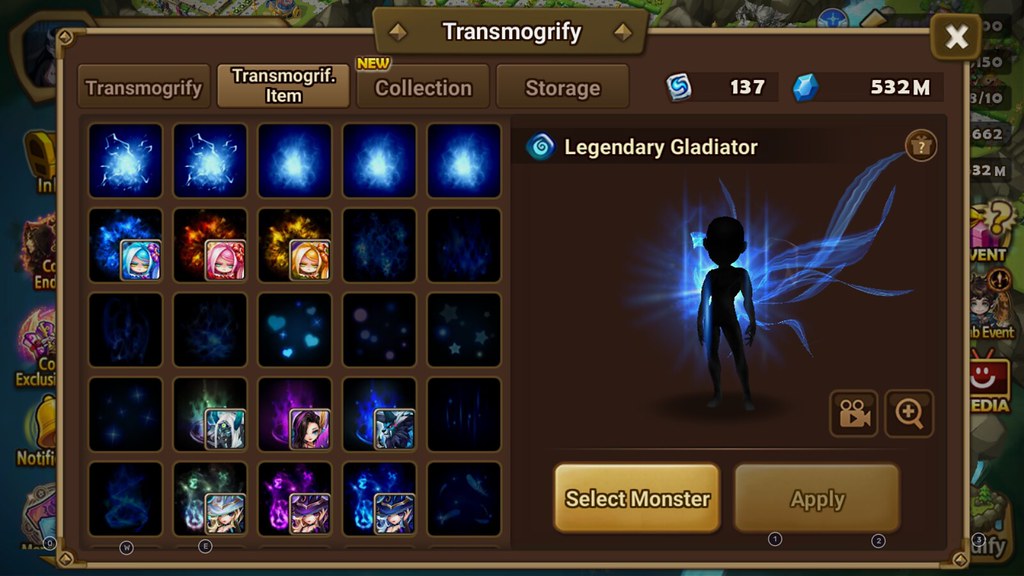Close the Transmogrify window
Screen dimensions: 1024x576
click(x=956, y=38)
